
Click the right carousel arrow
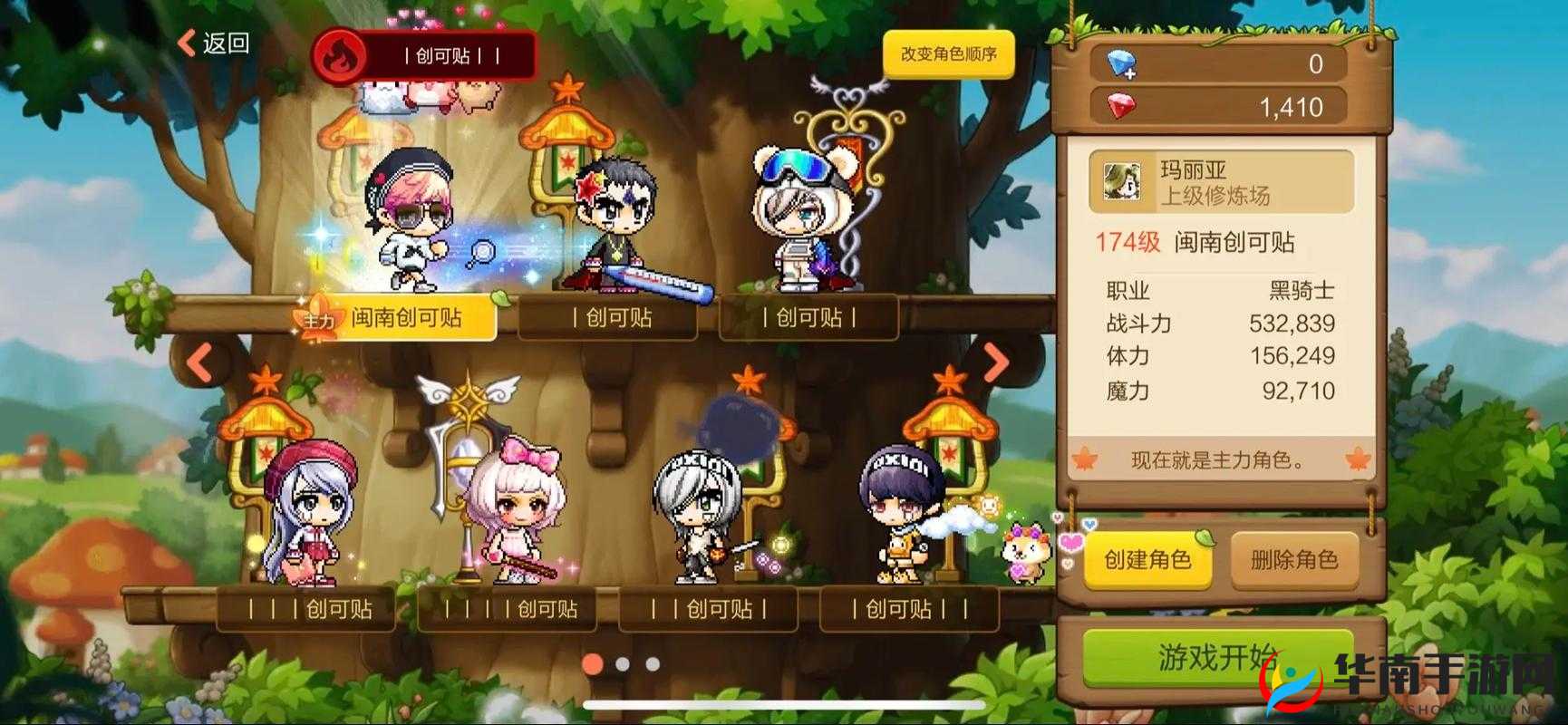pyautogui.click(x=993, y=362)
